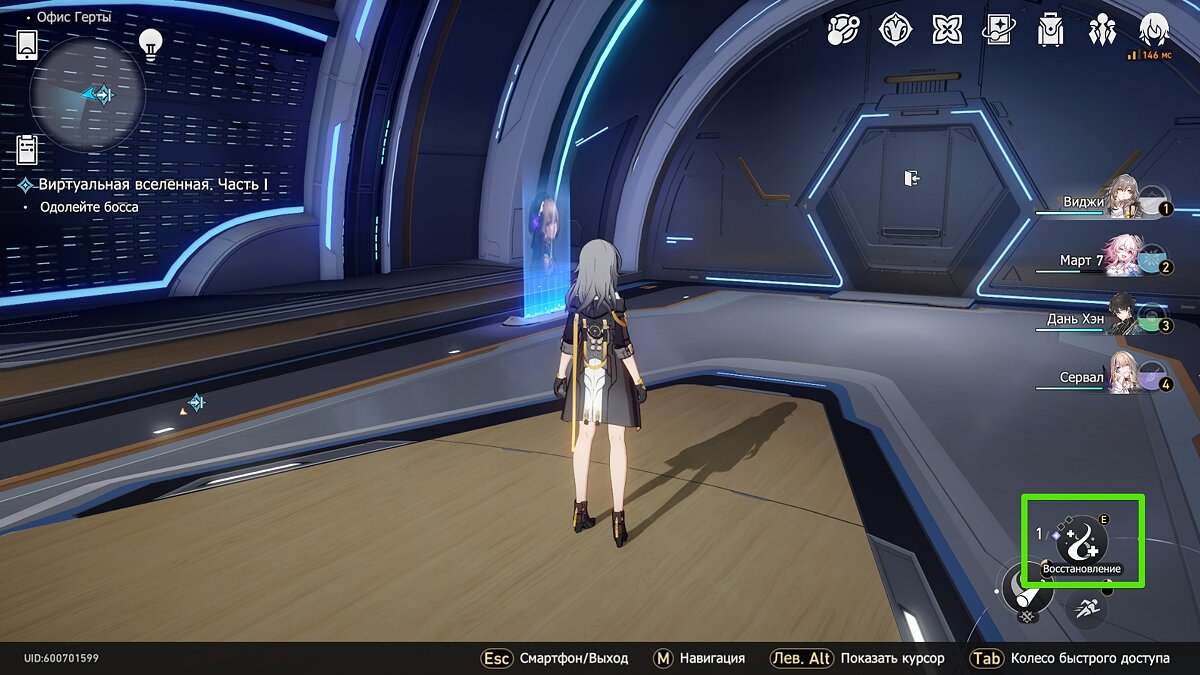1200x675 pixels.
Task: Open the three-figure team setup icon
Action: pos(1103,31)
